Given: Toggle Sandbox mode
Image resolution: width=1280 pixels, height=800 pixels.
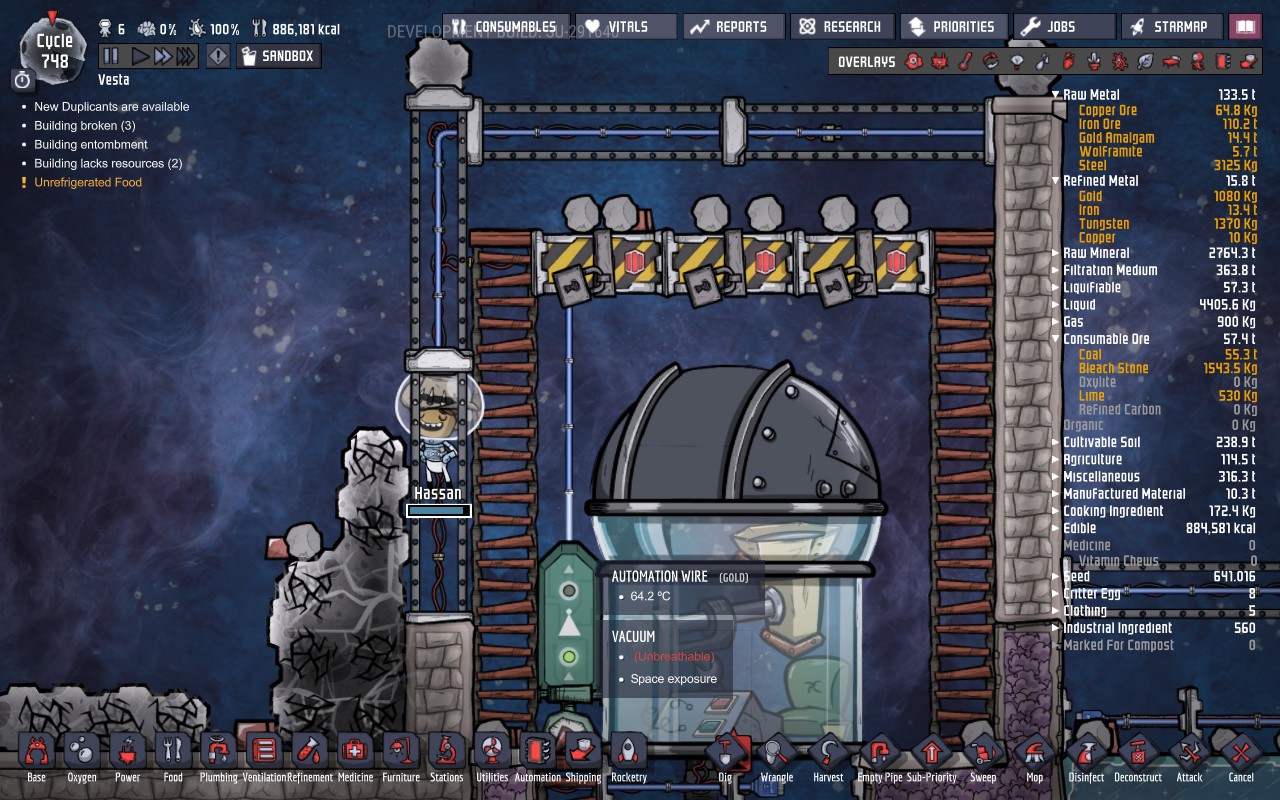Looking at the screenshot, I should [x=278, y=57].
